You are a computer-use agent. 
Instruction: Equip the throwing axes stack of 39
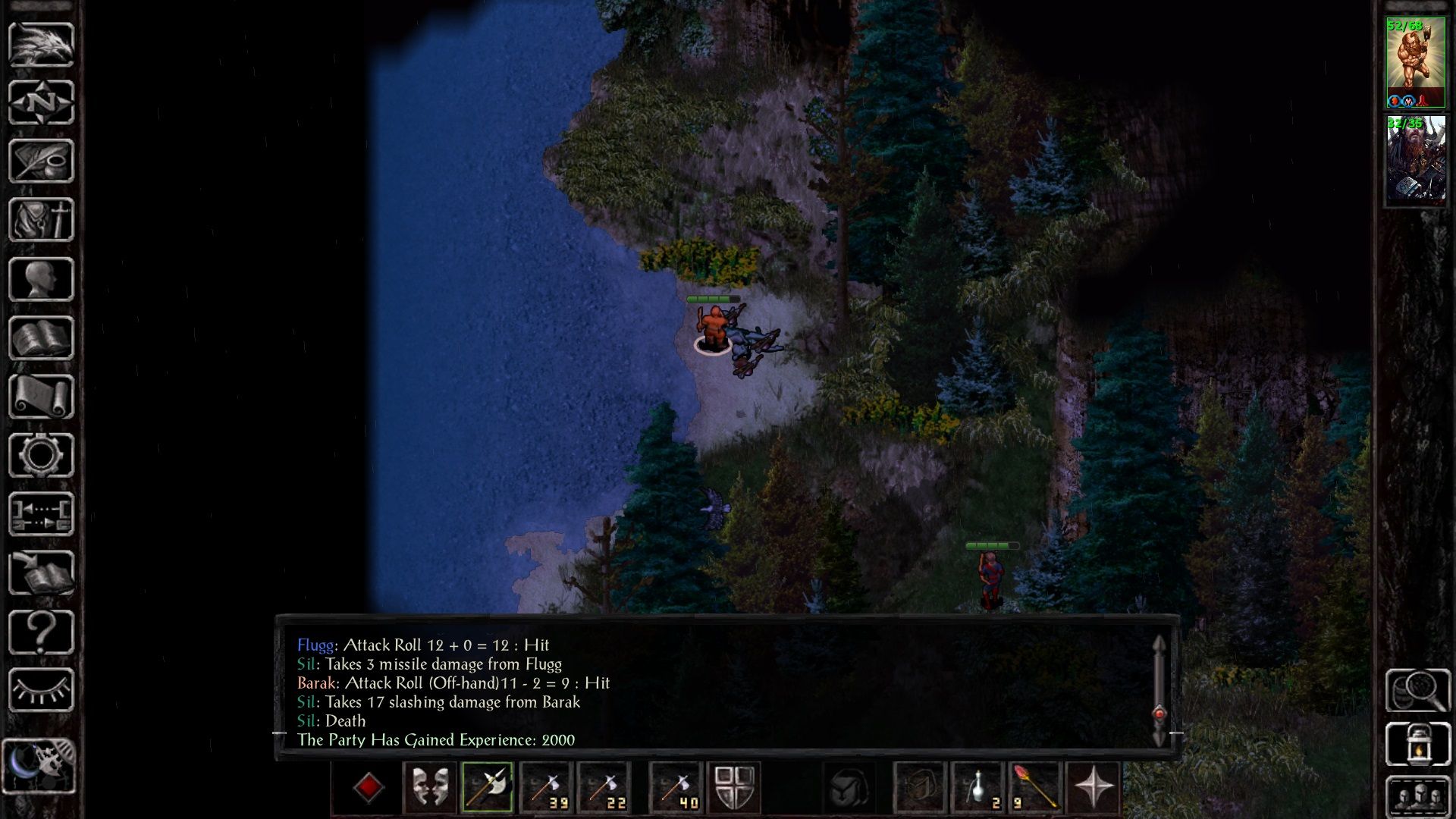point(546,787)
